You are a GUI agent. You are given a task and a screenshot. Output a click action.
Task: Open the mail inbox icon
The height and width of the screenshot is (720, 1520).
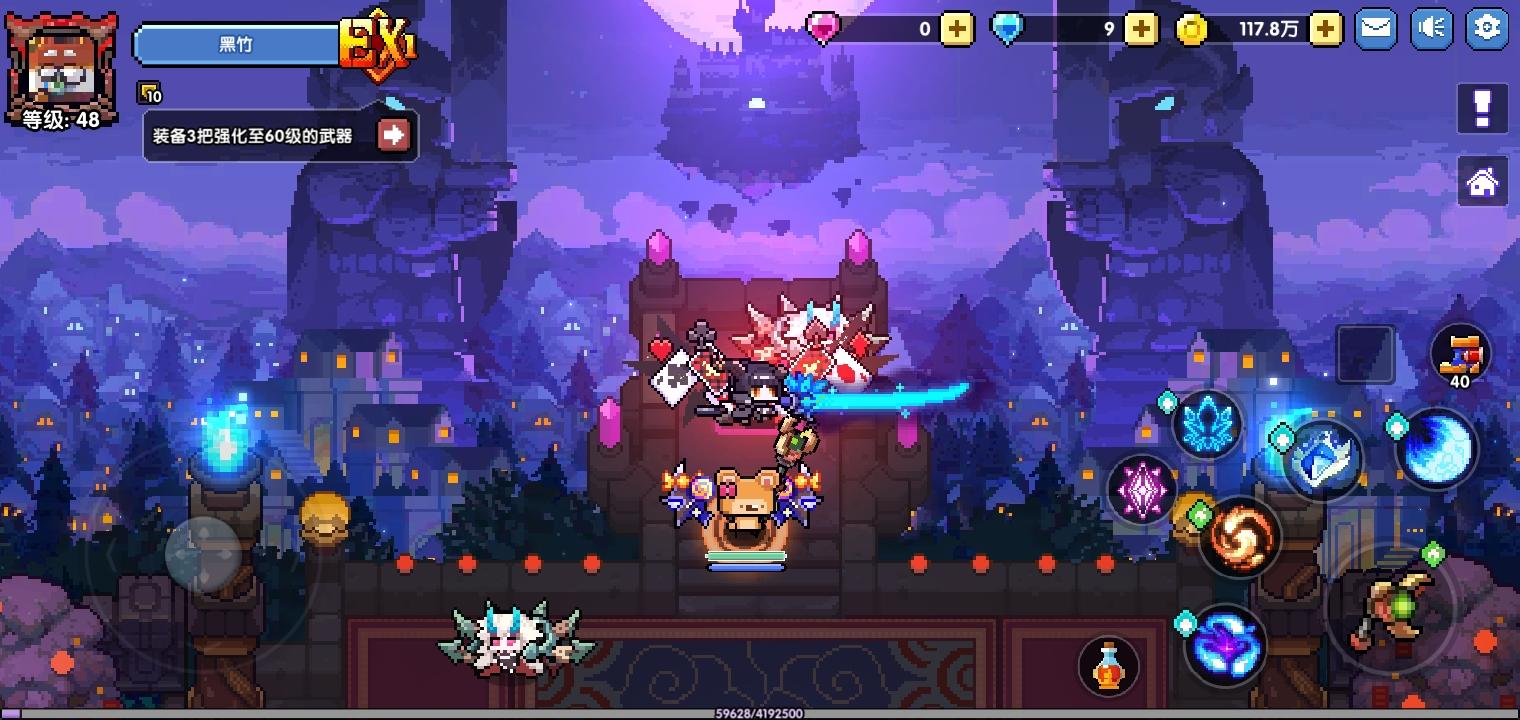coord(1375,28)
